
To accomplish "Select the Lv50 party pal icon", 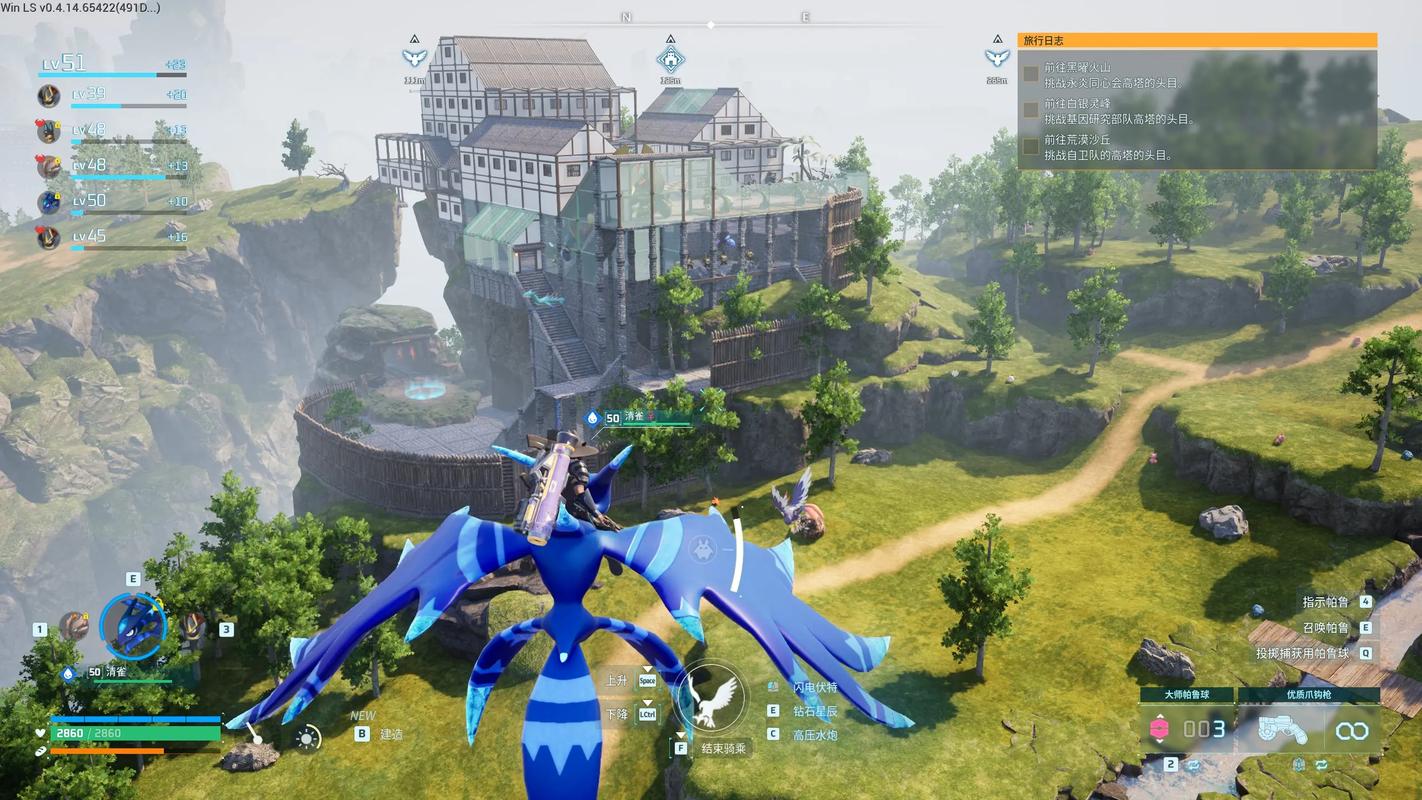I will [x=49, y=202].
